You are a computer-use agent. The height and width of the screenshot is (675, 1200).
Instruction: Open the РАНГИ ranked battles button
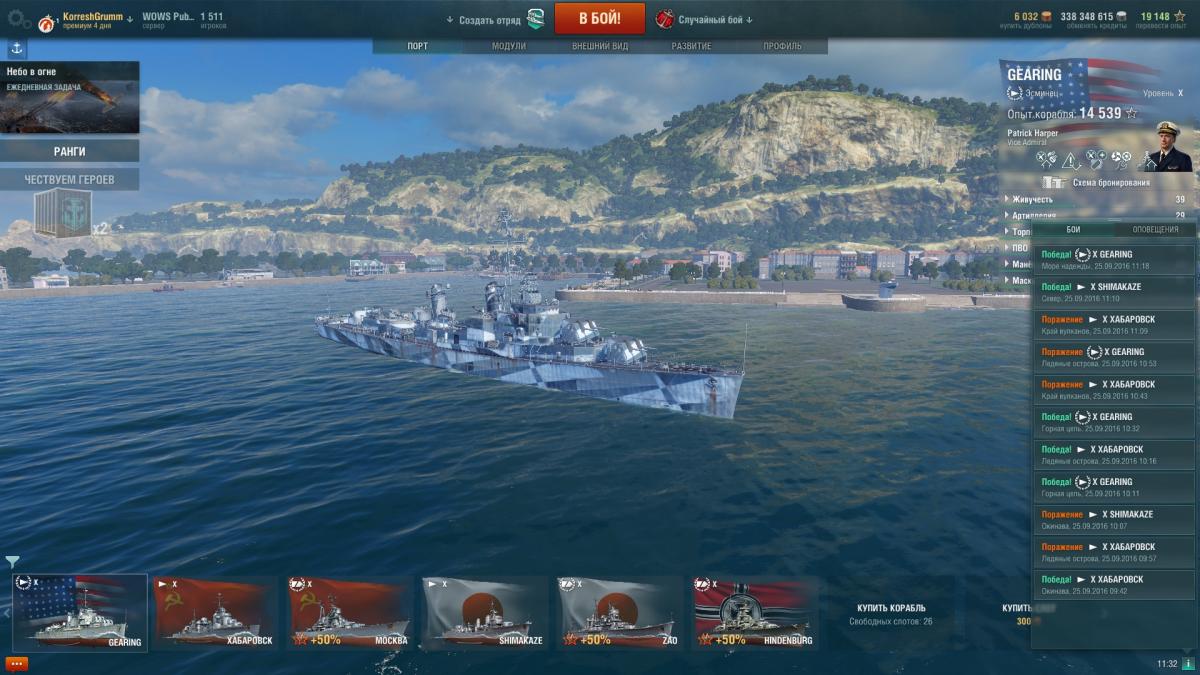click(x=69, y=151)
